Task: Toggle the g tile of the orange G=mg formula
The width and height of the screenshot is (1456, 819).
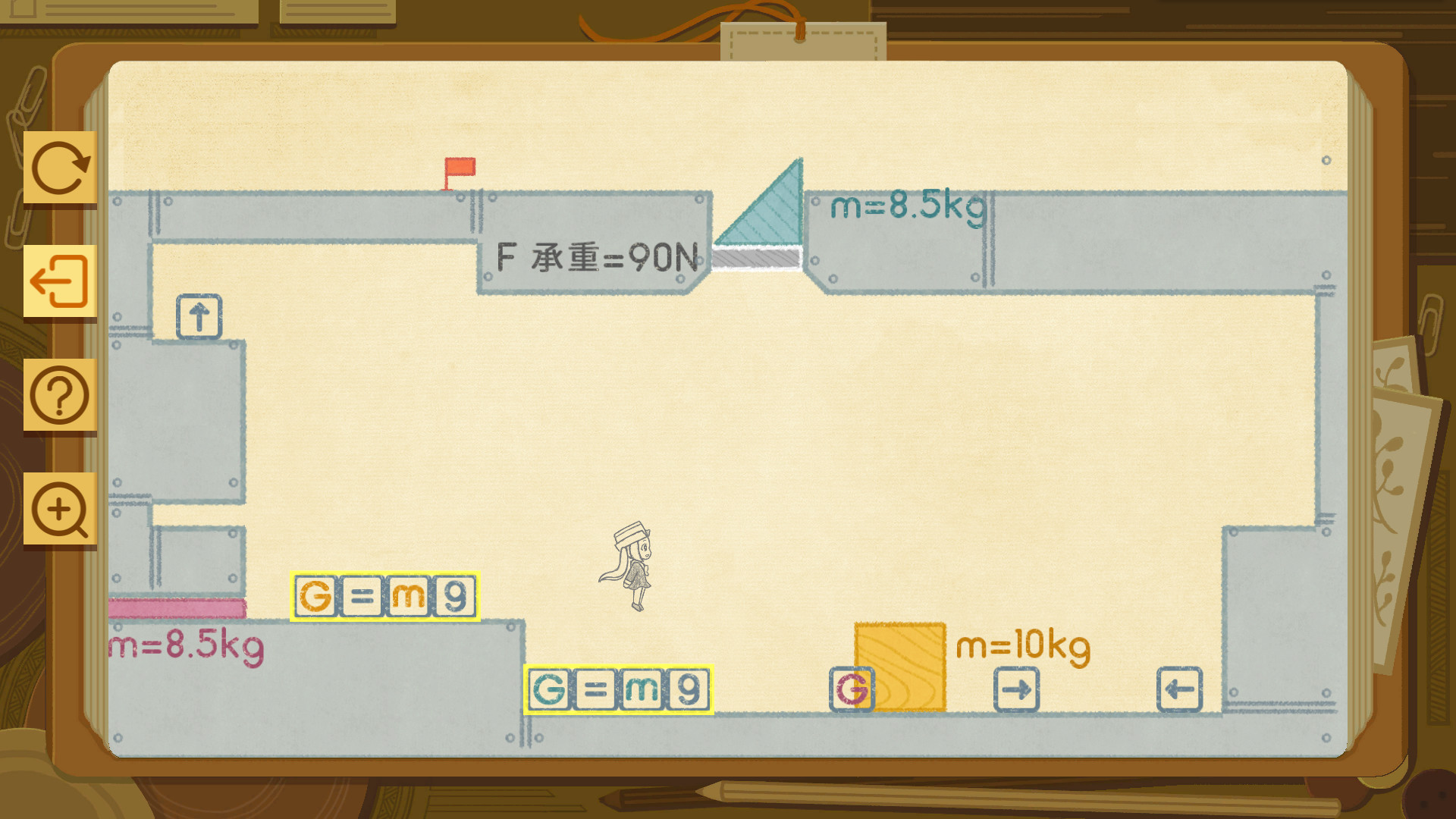Action: (454, 596)
